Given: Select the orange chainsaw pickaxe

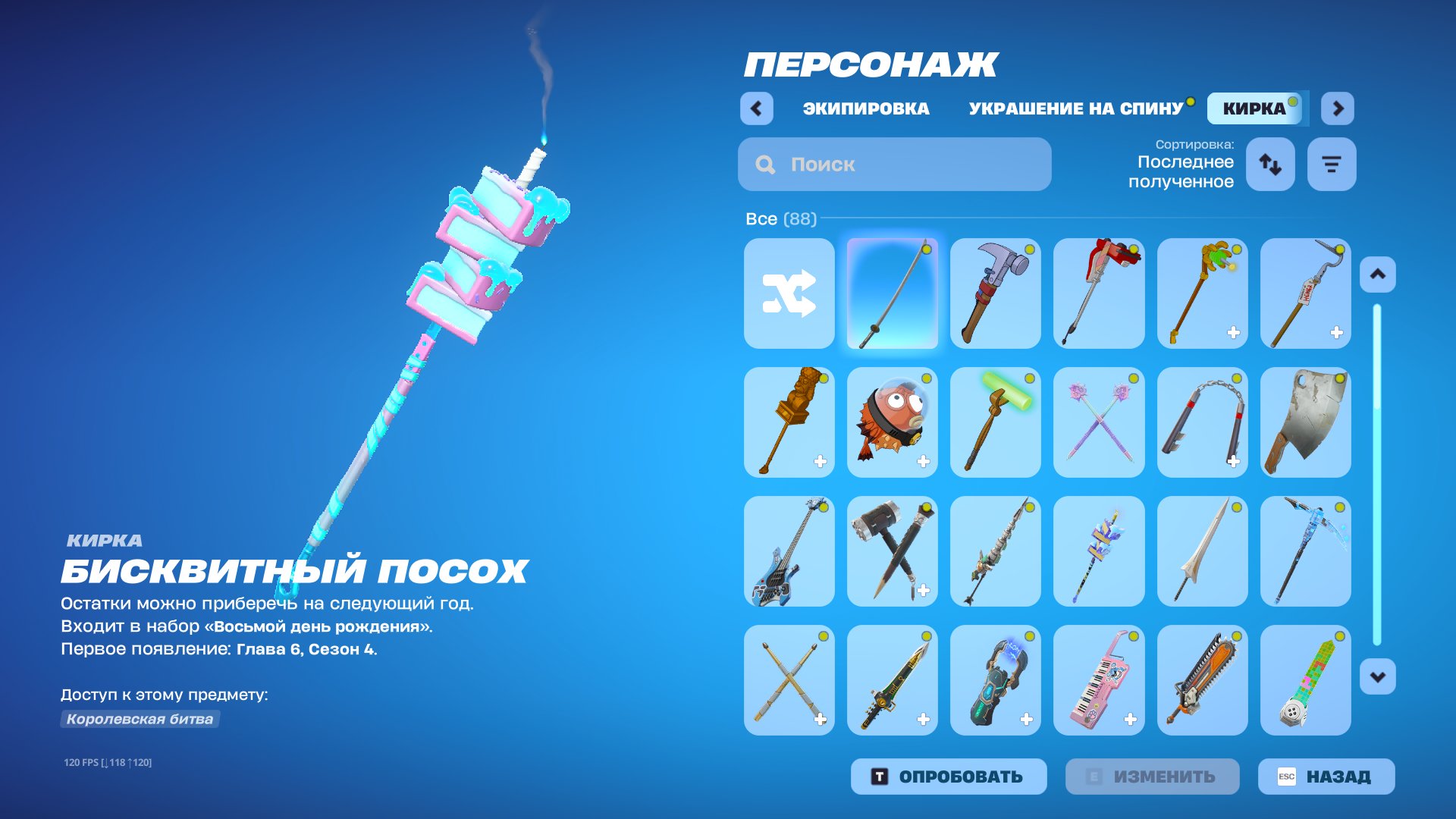Looking at the screenshot, I should [1201, 680].
